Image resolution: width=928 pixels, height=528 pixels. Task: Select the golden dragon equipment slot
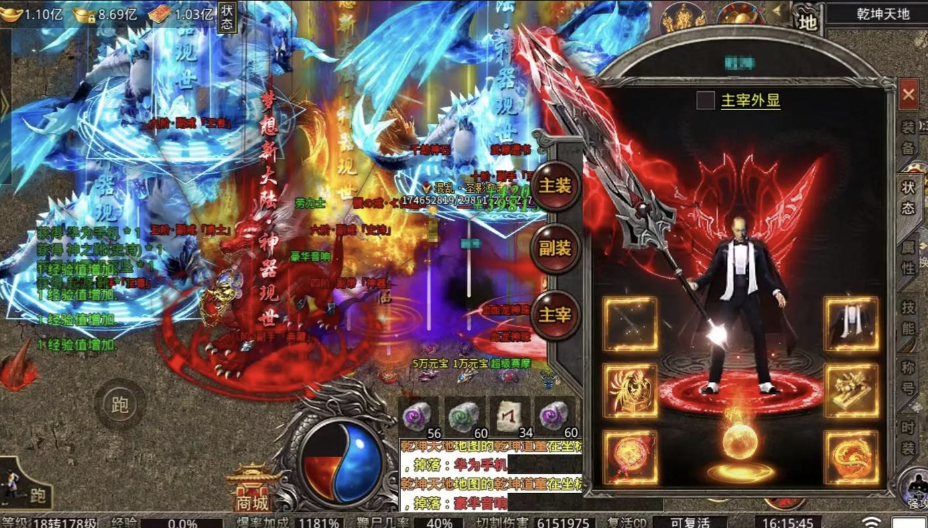tap(851, 457)
